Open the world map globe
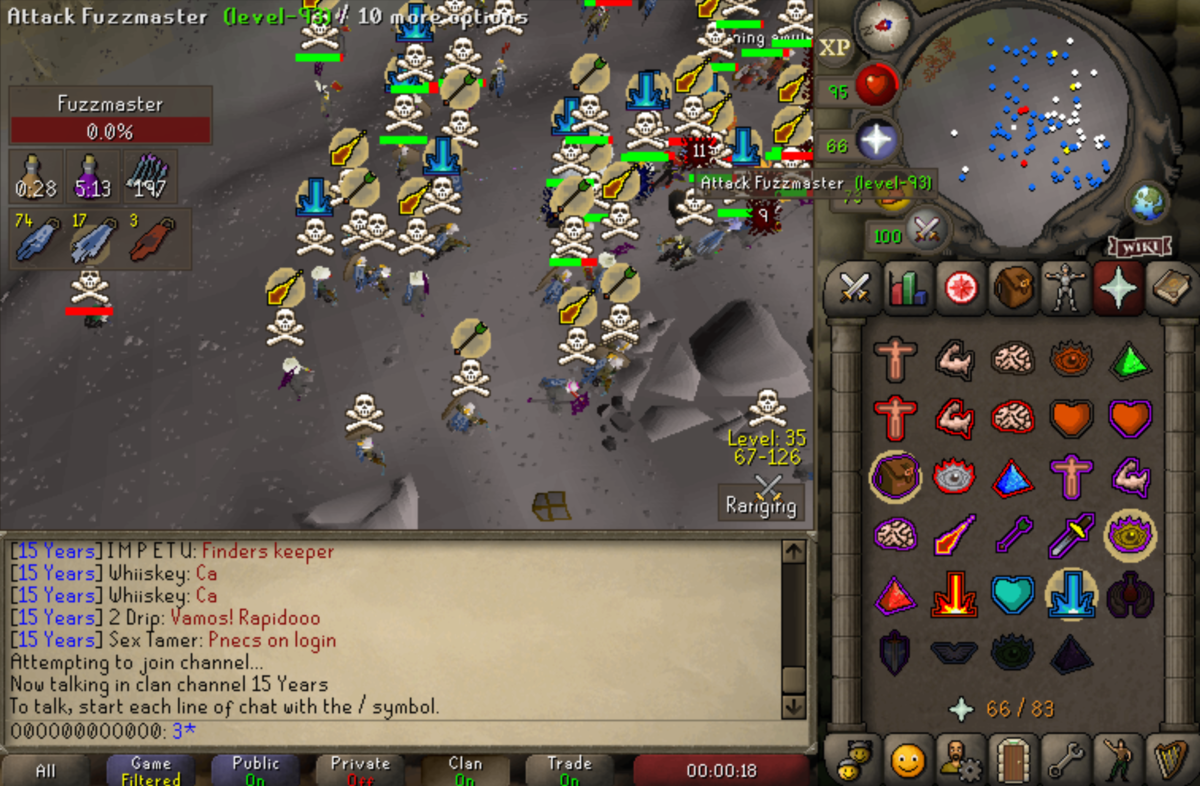This screenshot has height=786, width=1200. 1149,203
